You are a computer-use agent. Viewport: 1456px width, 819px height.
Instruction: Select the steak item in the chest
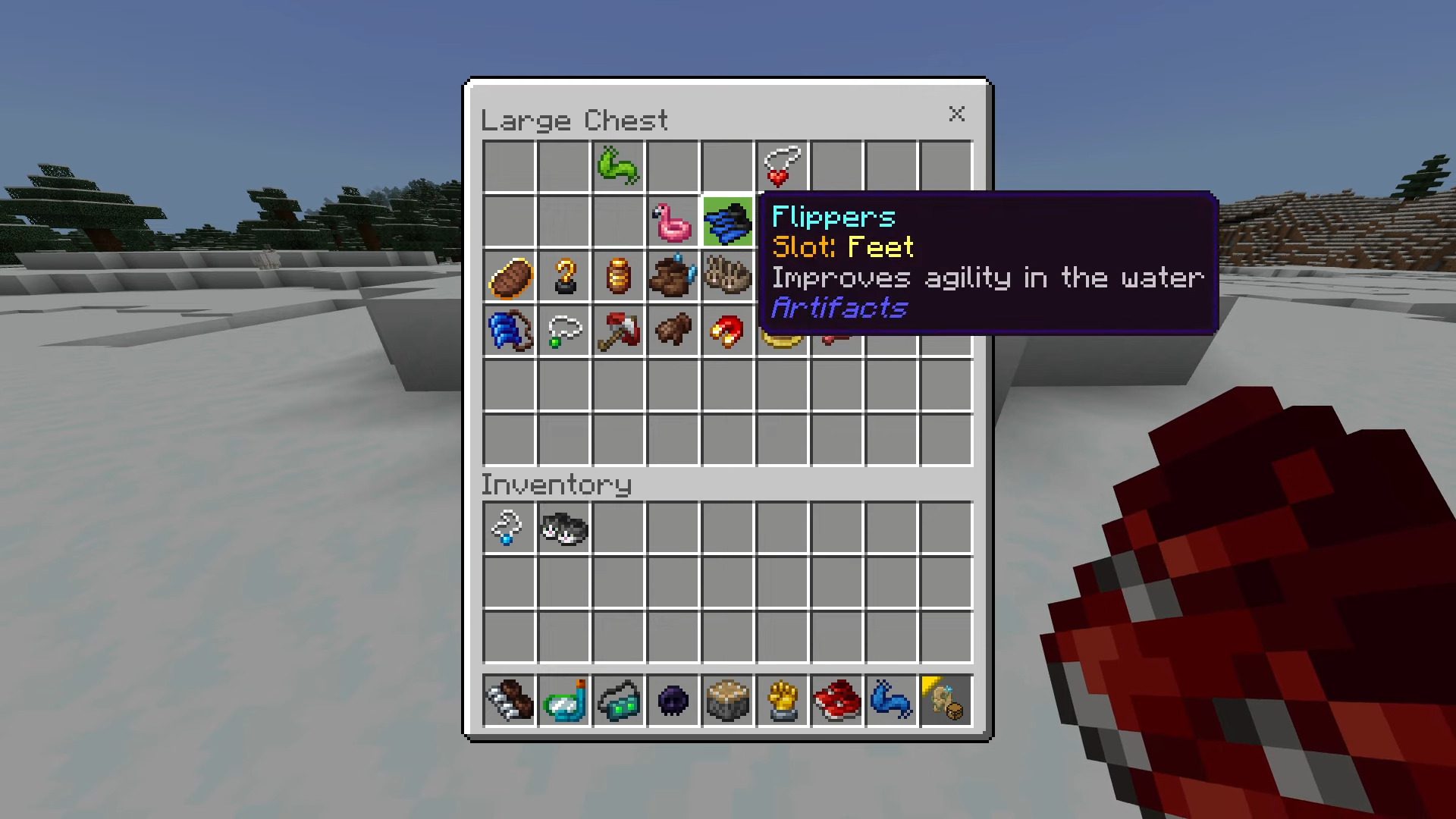click(x=510, y=277)
